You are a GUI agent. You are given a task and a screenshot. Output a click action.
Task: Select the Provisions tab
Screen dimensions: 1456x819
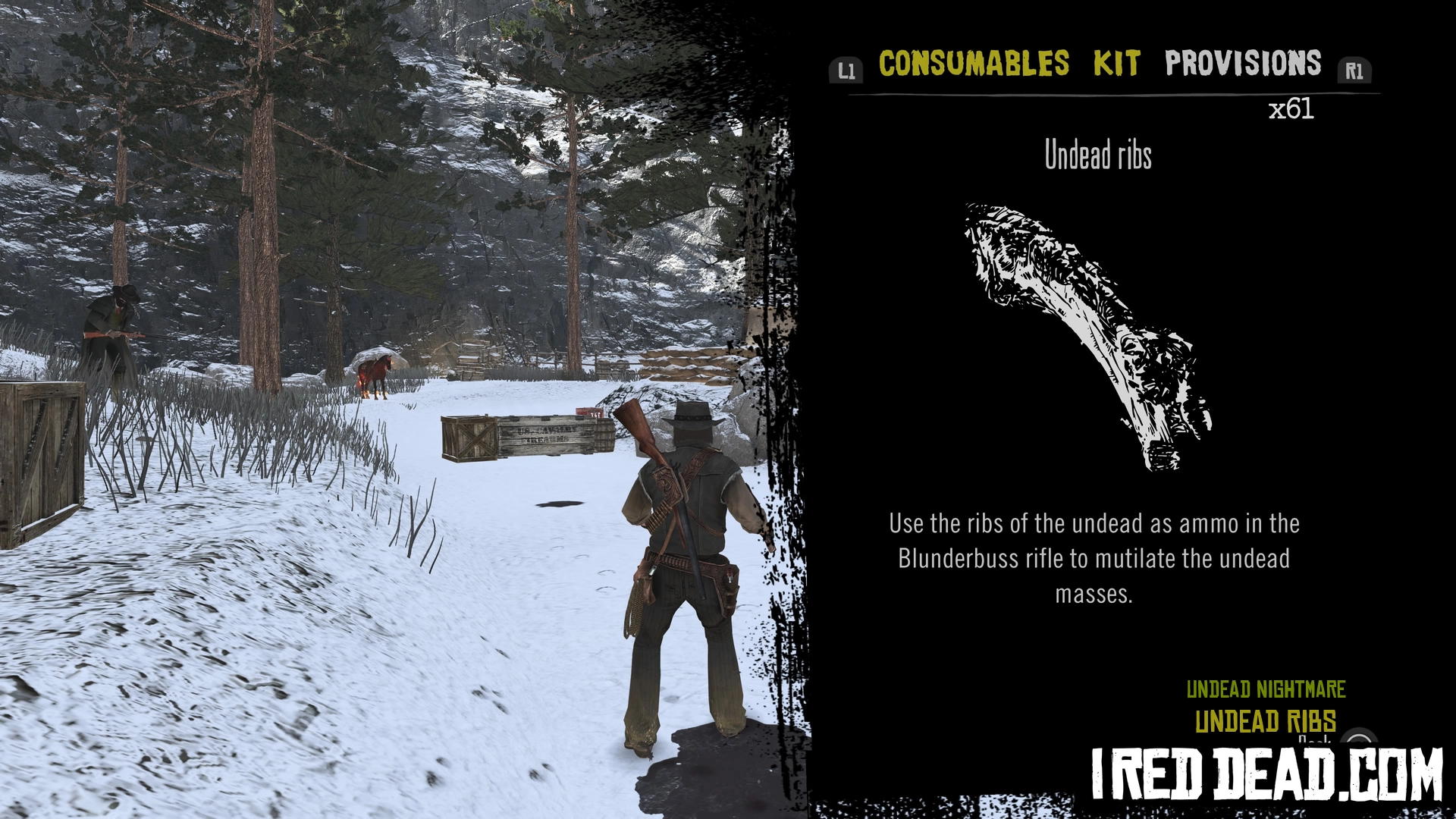(1243, 64)
